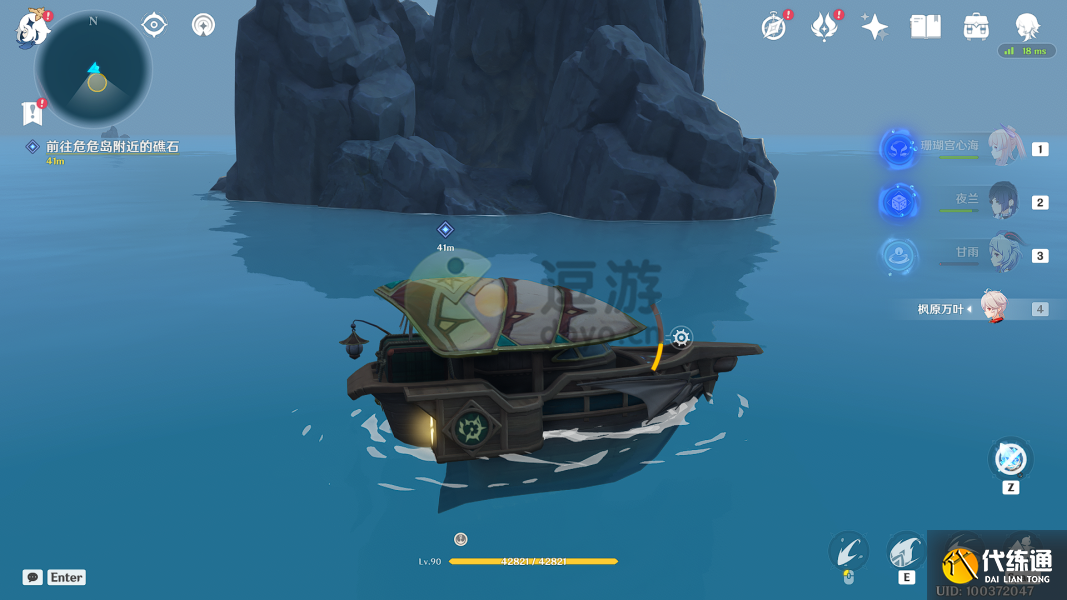Open the circular minimap
The width and height of the screenshot is (1067, 600).
point(94,69)
